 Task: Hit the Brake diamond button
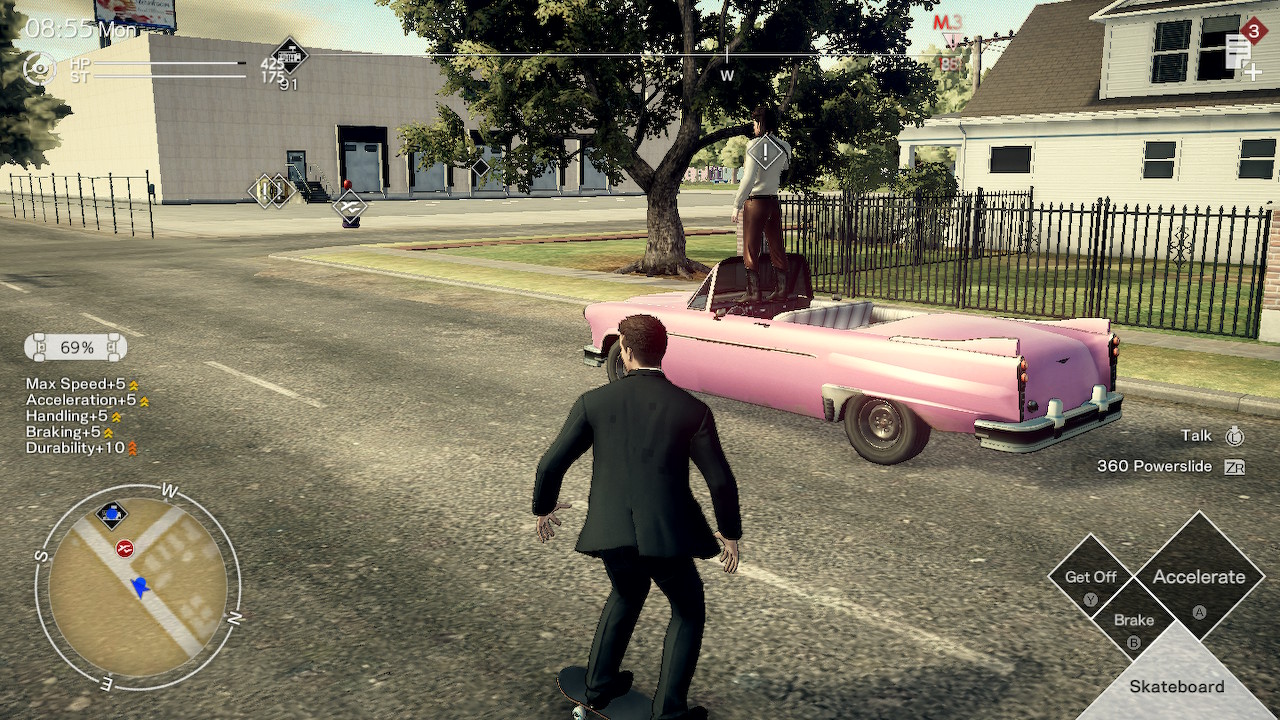pyautogui.click(x=1134, y=622)
